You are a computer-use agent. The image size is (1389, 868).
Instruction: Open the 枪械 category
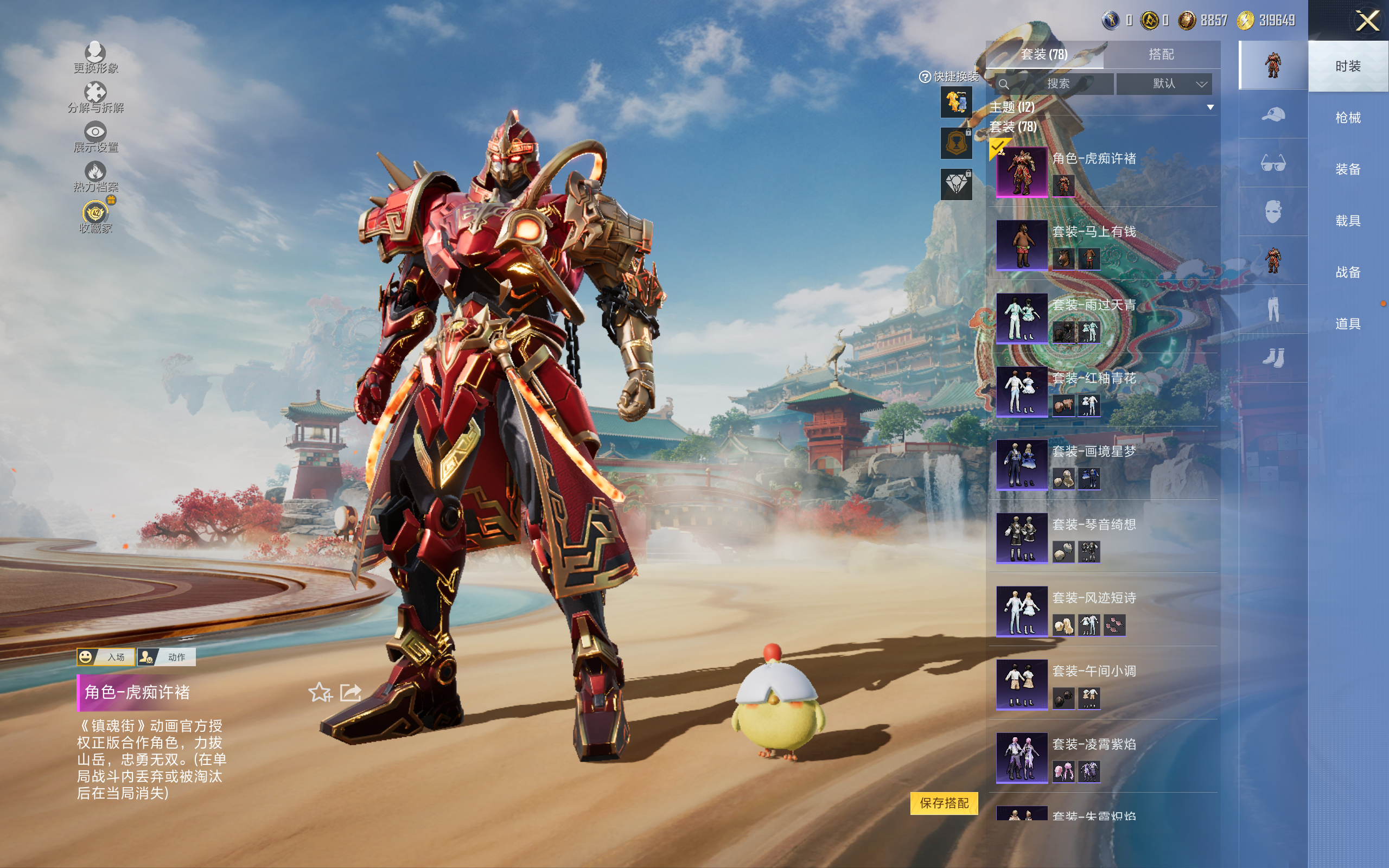[x=1347, y=118]
